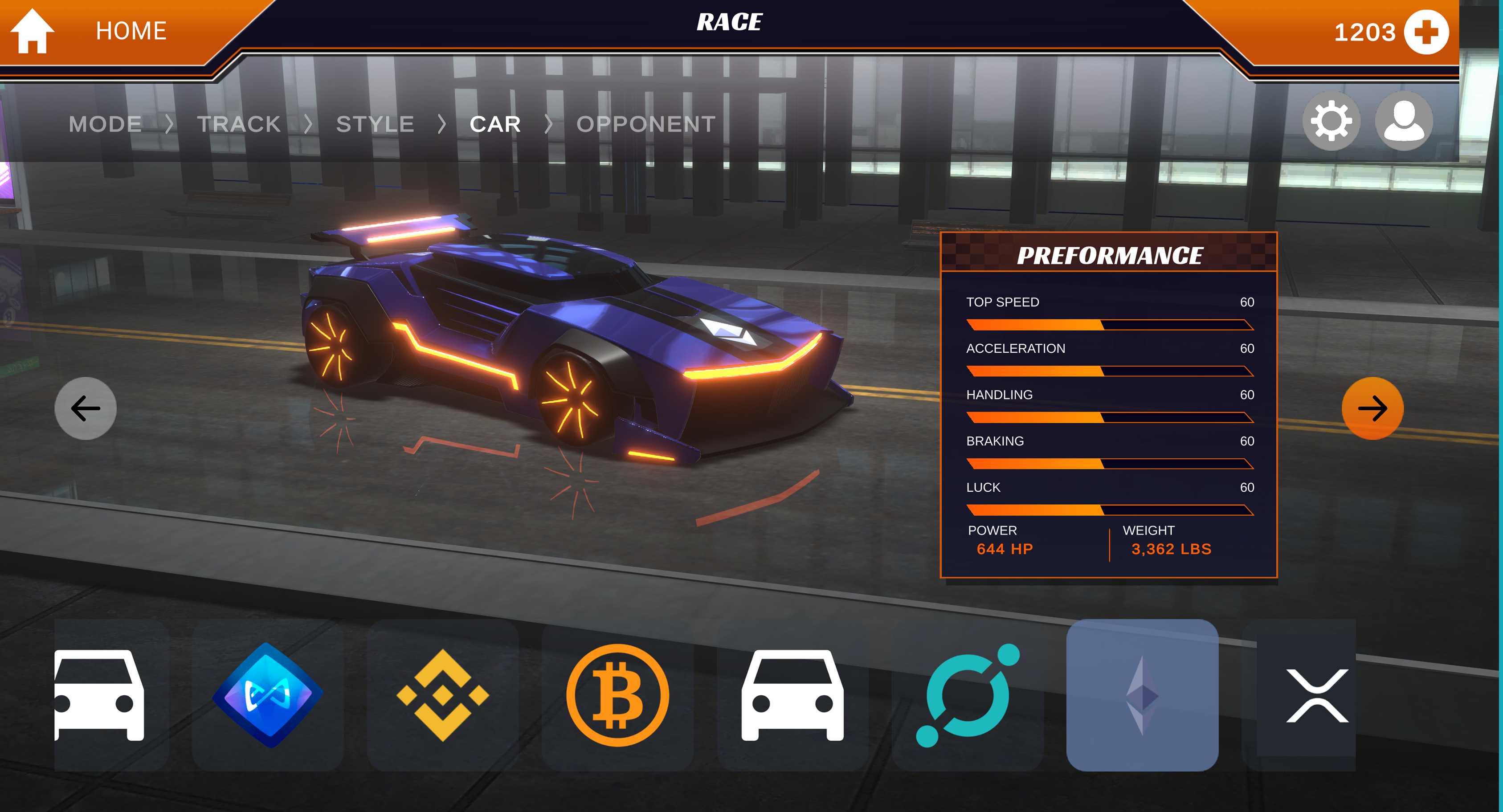1503x812 pixels.
Task: Select the highlighted Ethereum car tile
Action: [x=1142, y=695]
